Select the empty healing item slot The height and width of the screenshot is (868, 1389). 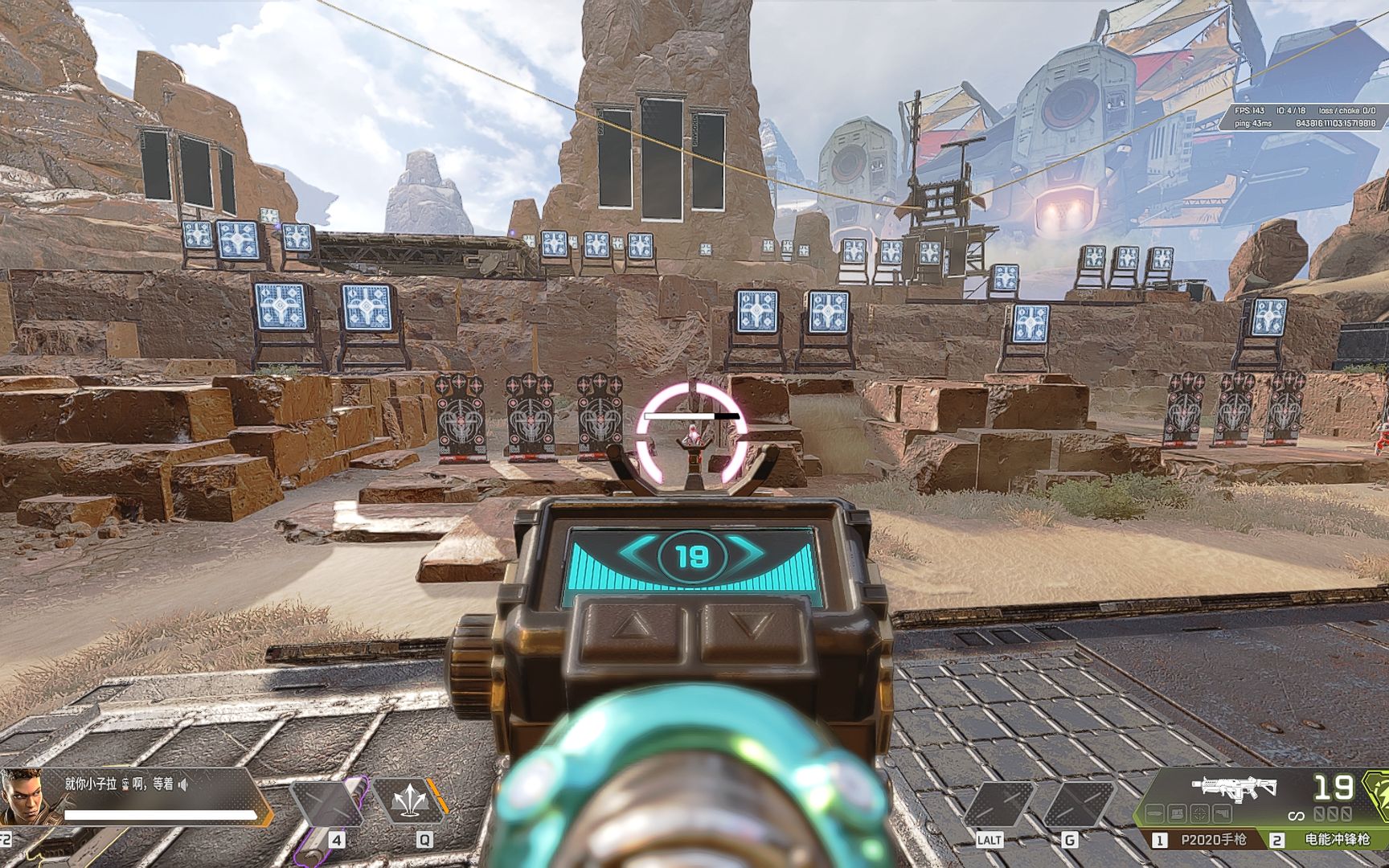331,802
